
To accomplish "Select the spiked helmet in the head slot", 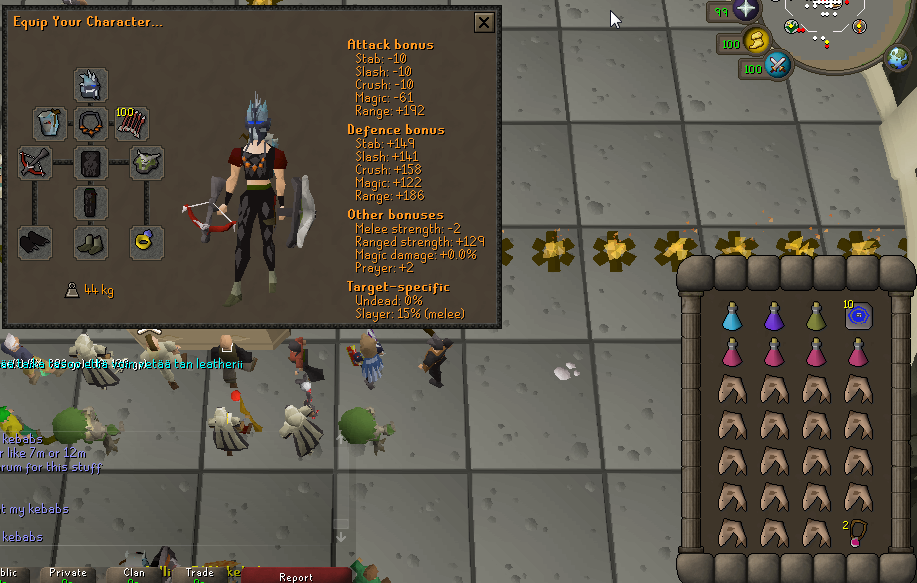I will (x=91, y=86).
